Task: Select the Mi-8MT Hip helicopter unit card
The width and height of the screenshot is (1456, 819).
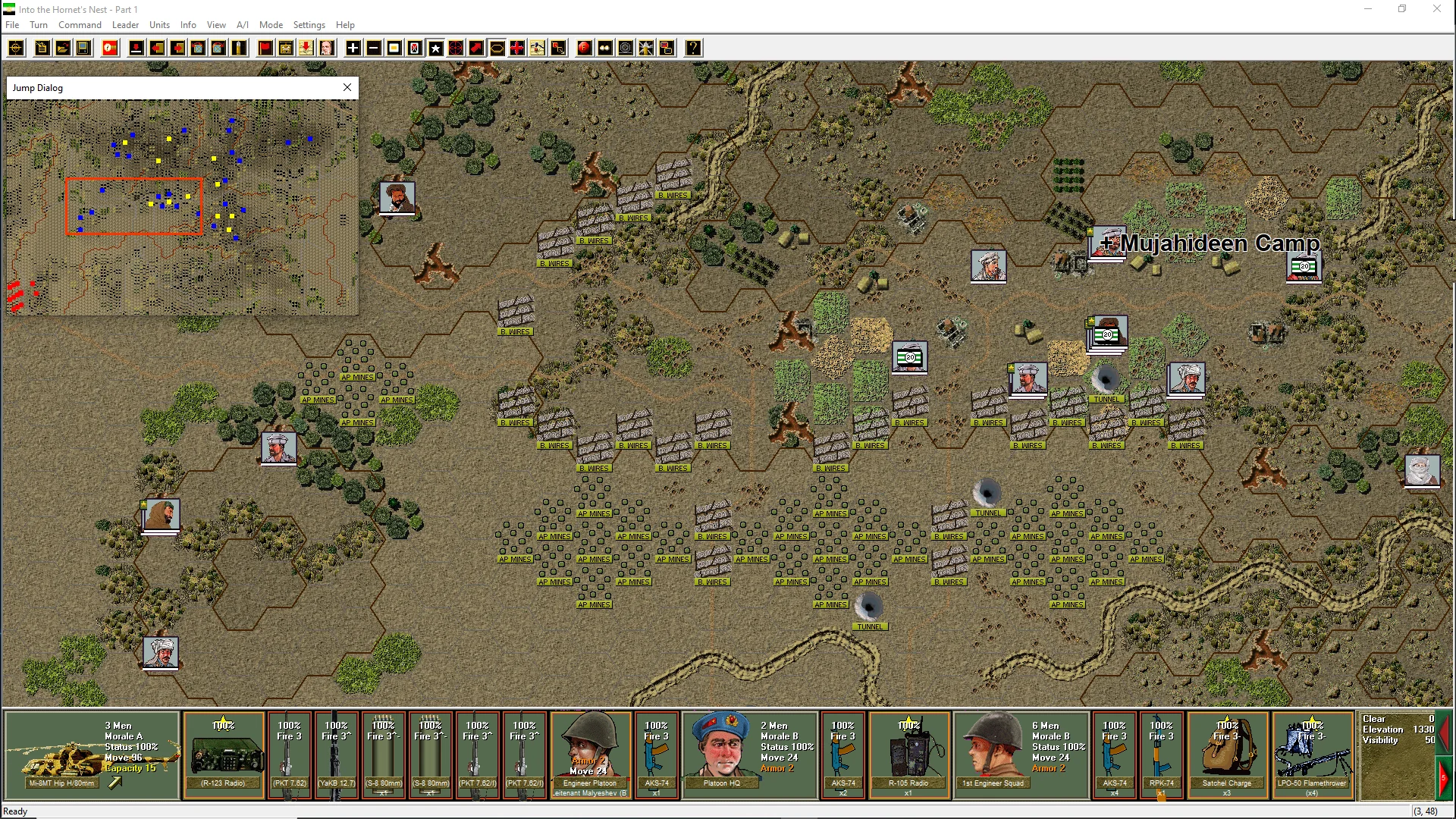Action: 93,755
